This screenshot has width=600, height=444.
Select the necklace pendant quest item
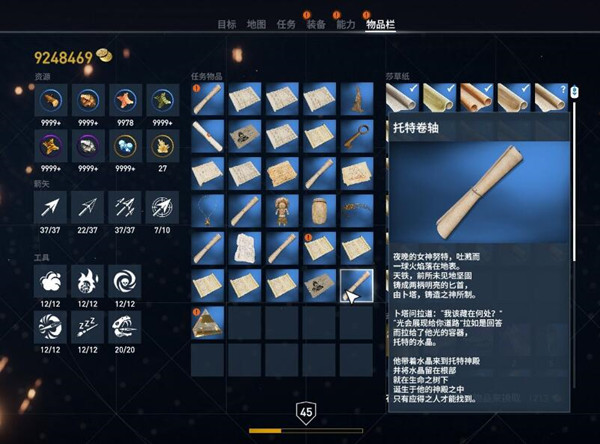(x=208, y=211)
